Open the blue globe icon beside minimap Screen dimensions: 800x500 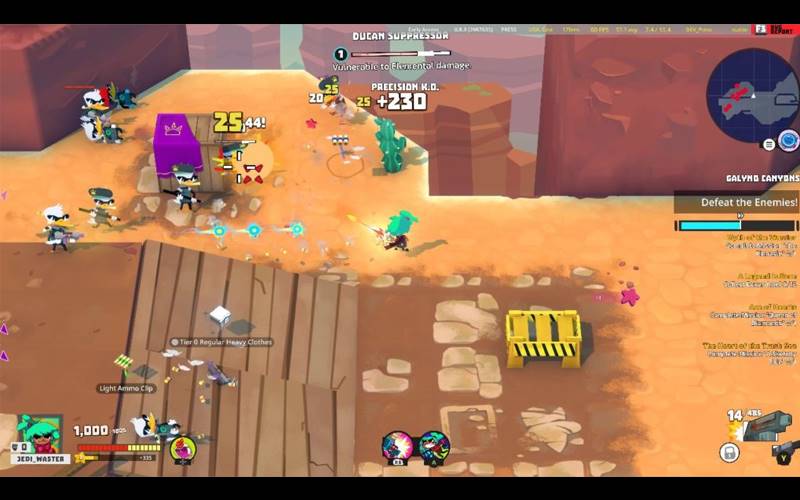[789, 140]
